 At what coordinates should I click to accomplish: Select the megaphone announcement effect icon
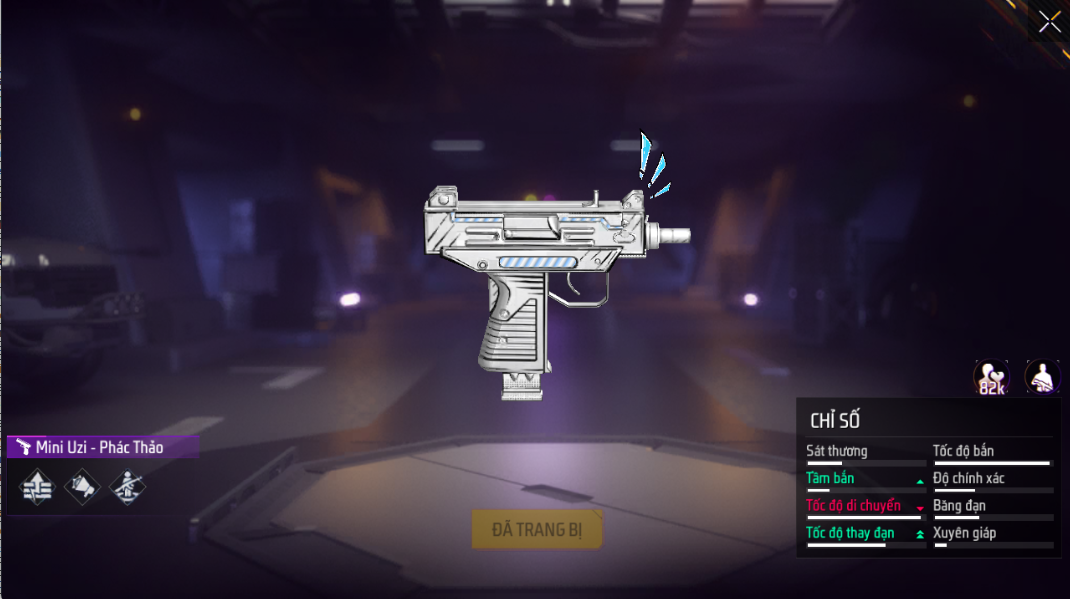click(x=83, y=487)
